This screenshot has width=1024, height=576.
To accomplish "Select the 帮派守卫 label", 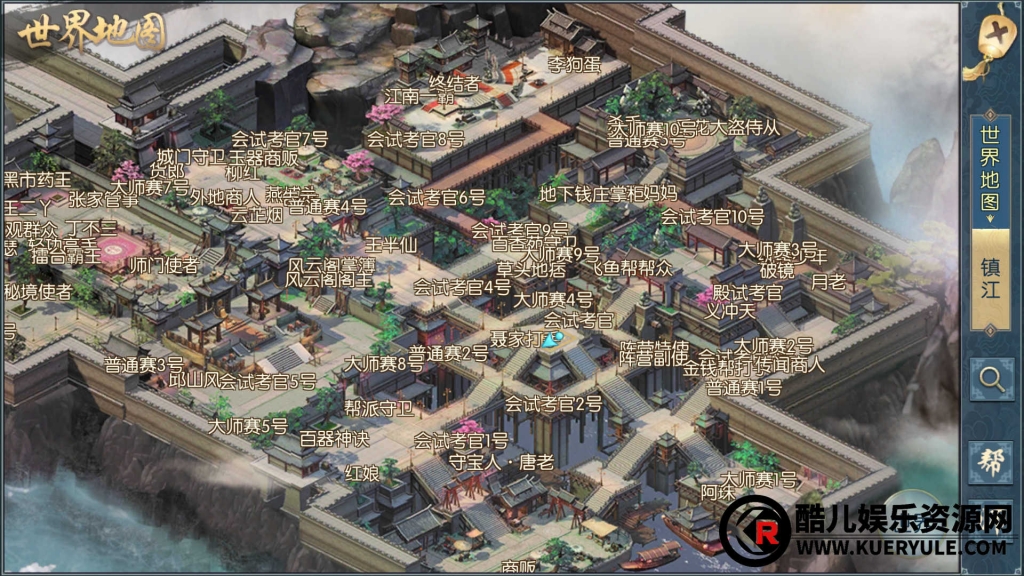I will [378, 408].
